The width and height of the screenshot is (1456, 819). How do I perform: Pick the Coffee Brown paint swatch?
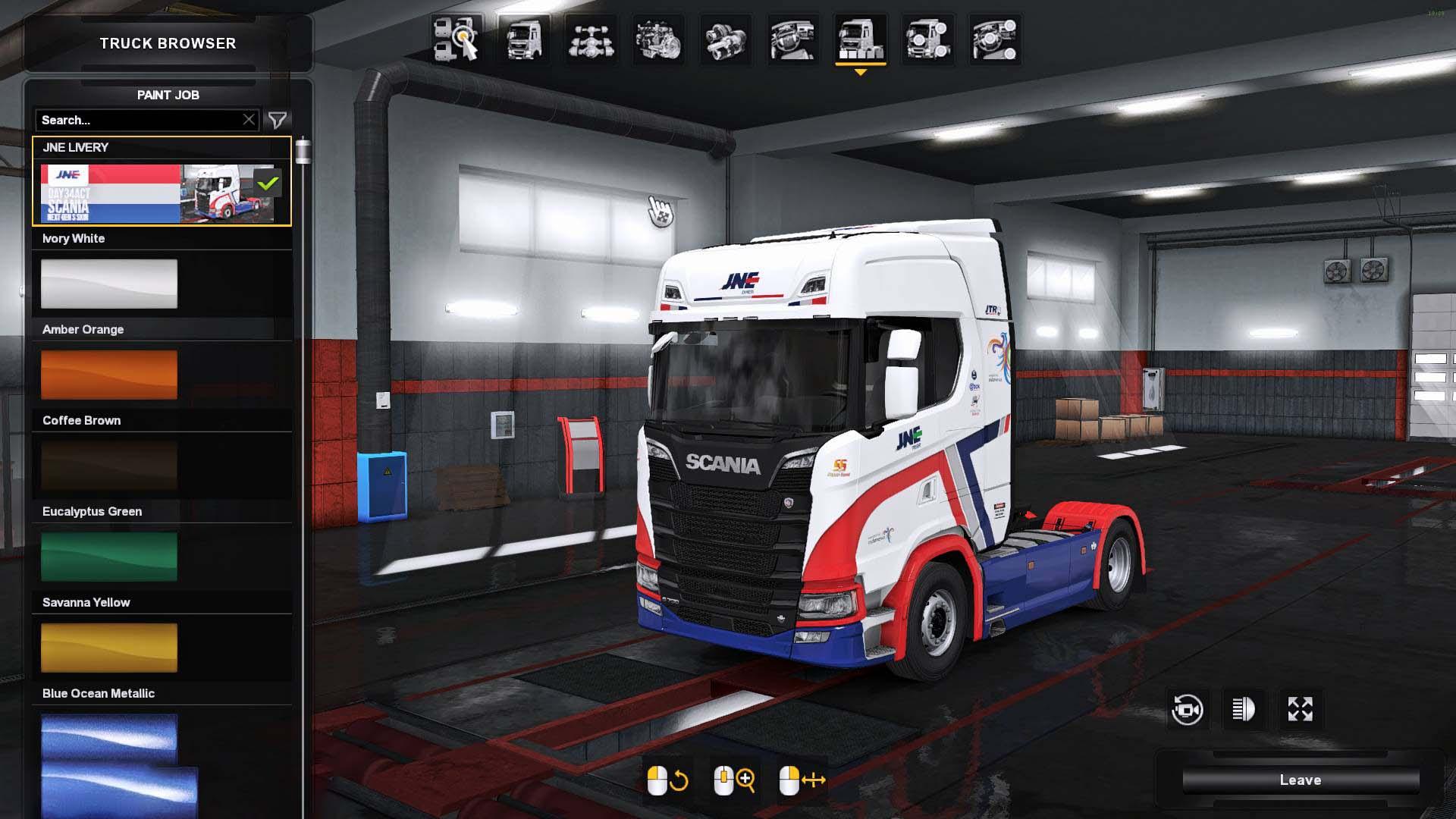[109, 466]
